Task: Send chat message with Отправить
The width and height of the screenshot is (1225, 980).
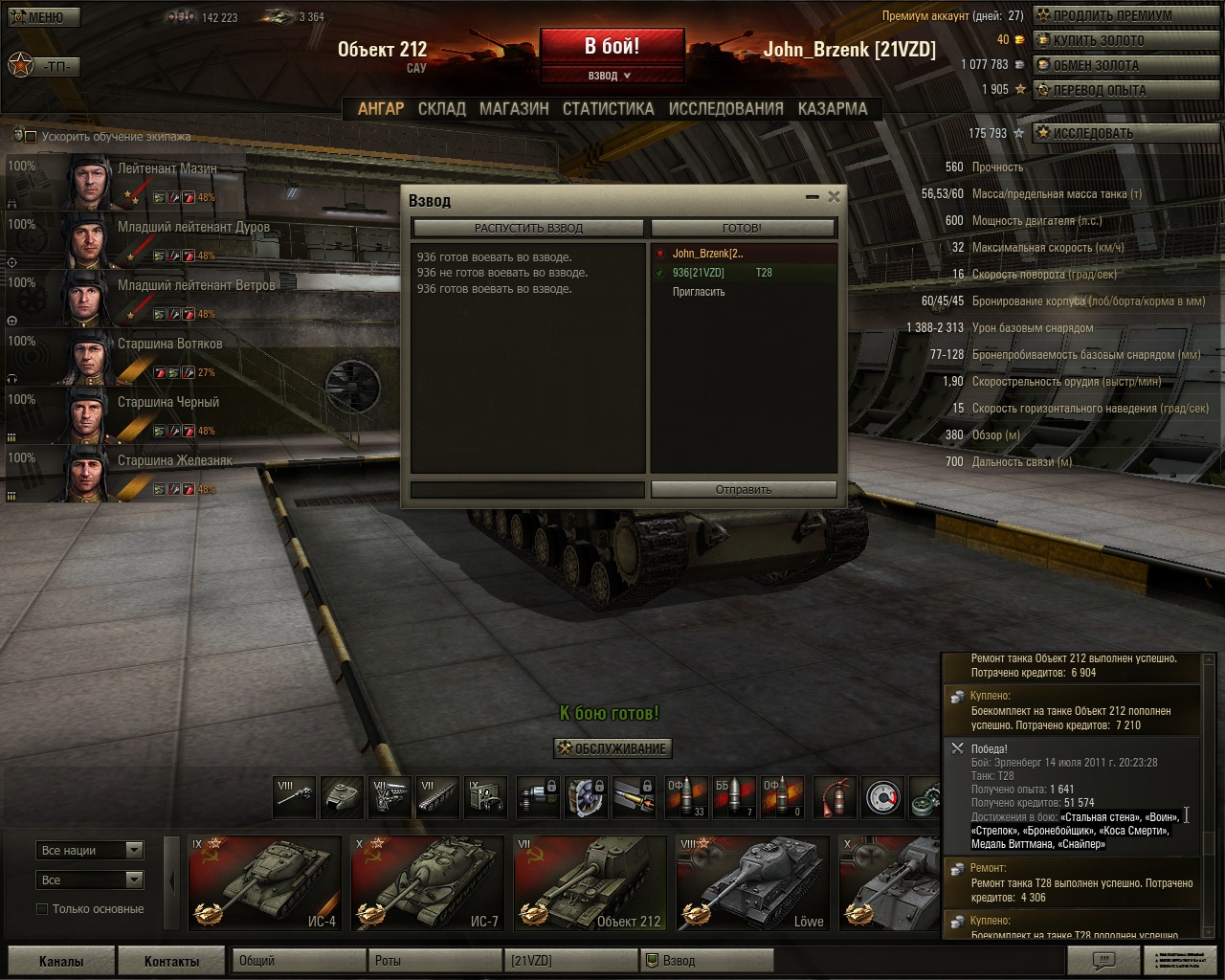Action: point(744,489)
